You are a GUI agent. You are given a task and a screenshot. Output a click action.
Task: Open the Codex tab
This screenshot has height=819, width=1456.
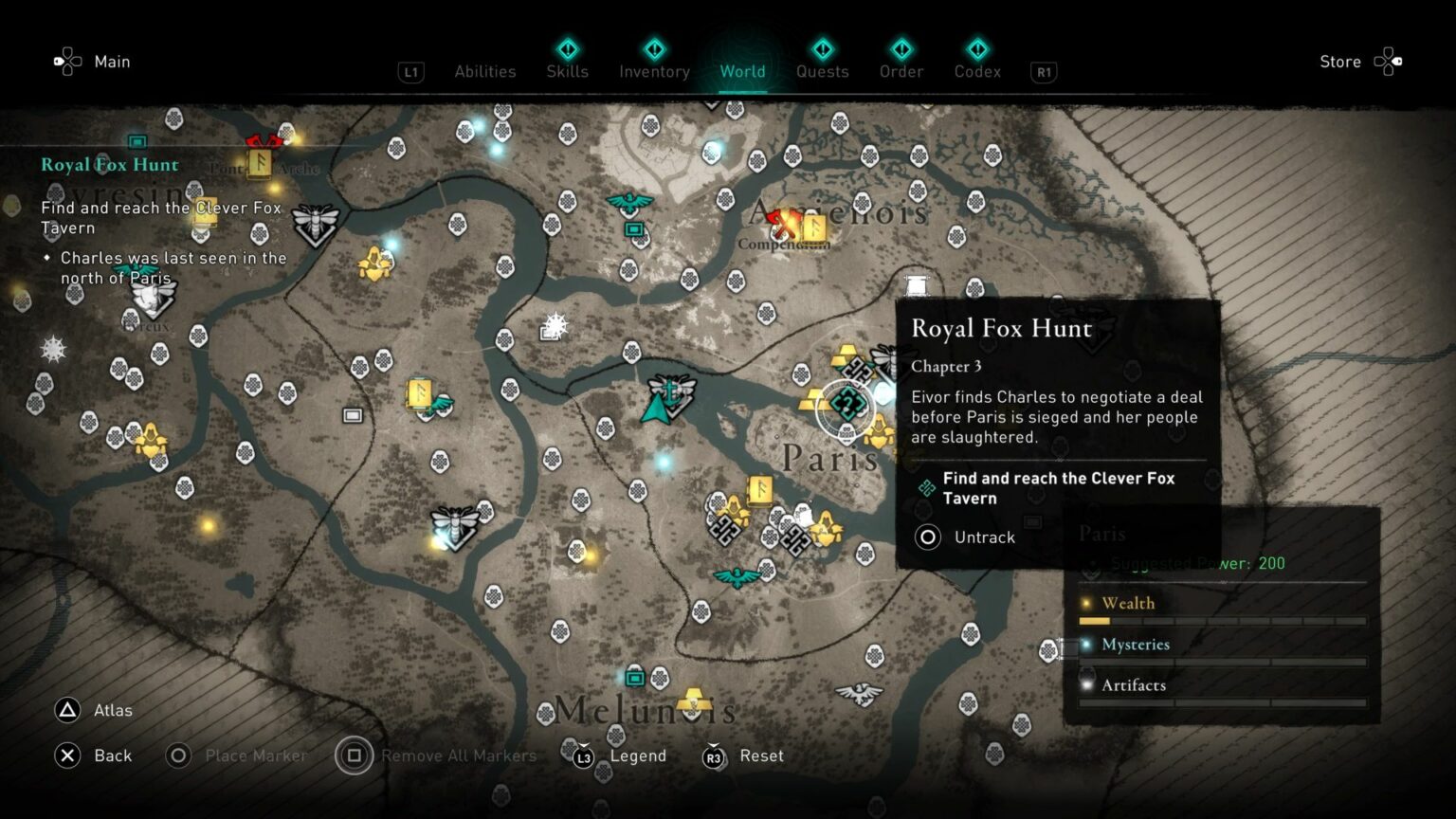click(976, 71)
